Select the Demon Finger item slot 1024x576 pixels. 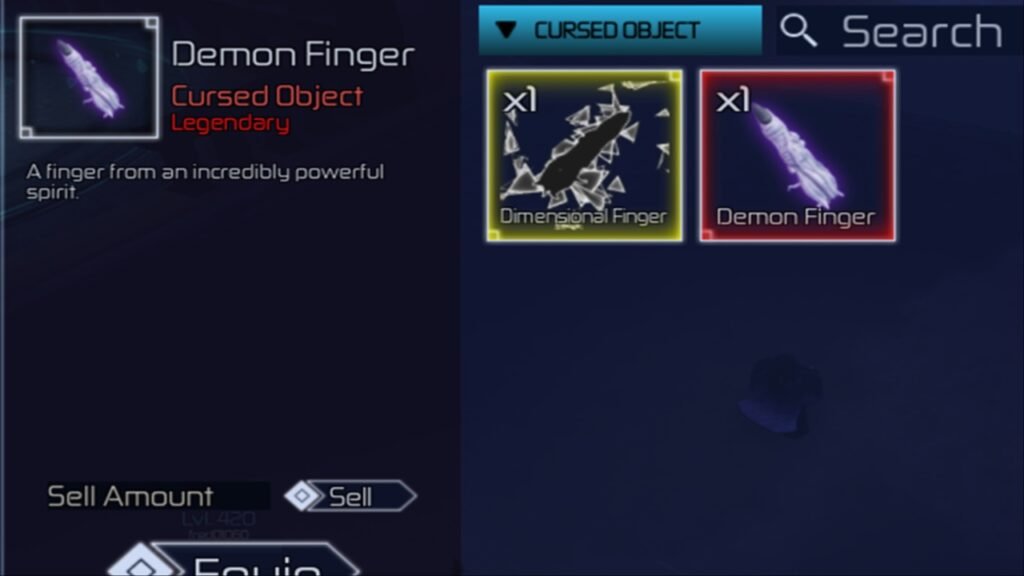[x=797, y=156]
